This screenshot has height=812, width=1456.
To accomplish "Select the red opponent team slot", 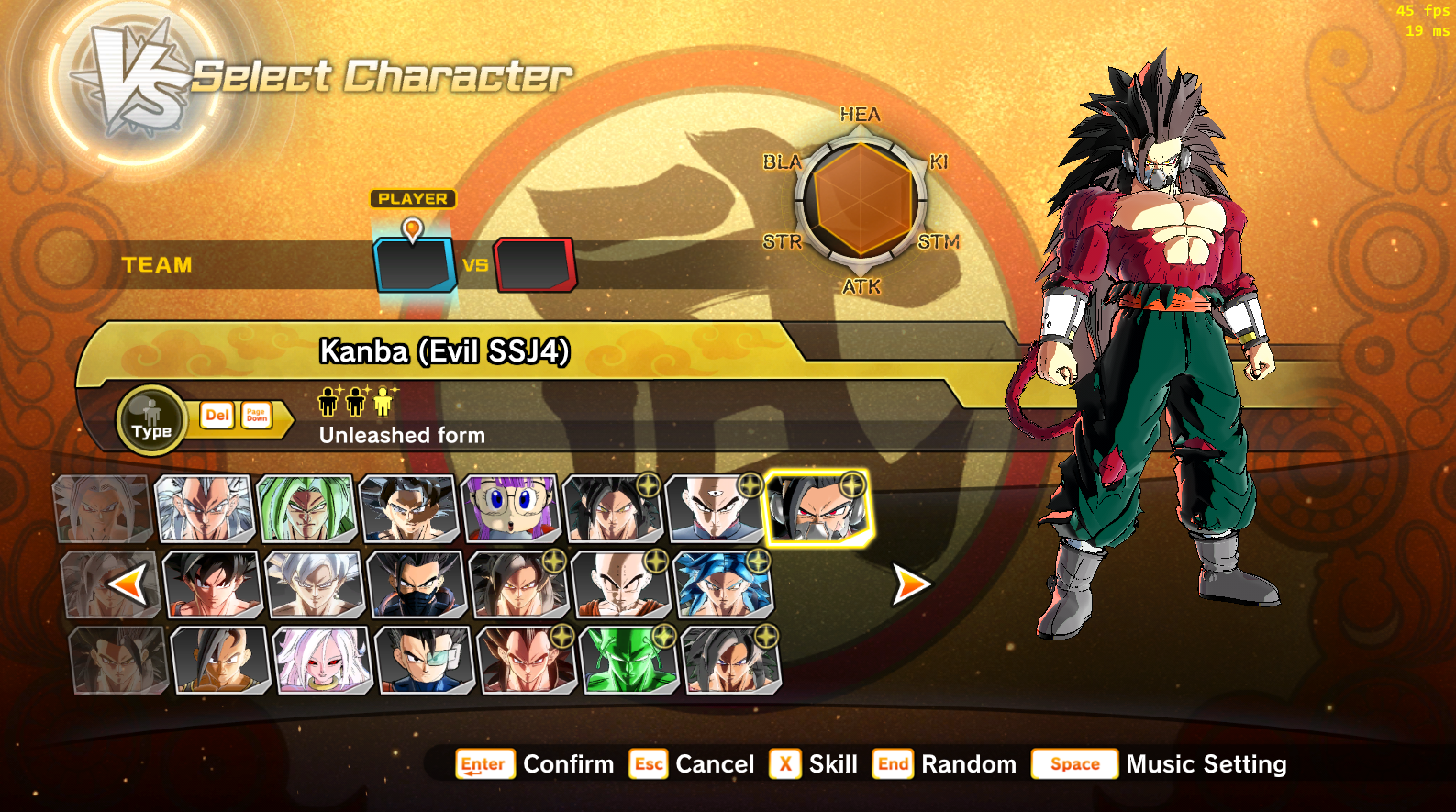I will [536, 265].
